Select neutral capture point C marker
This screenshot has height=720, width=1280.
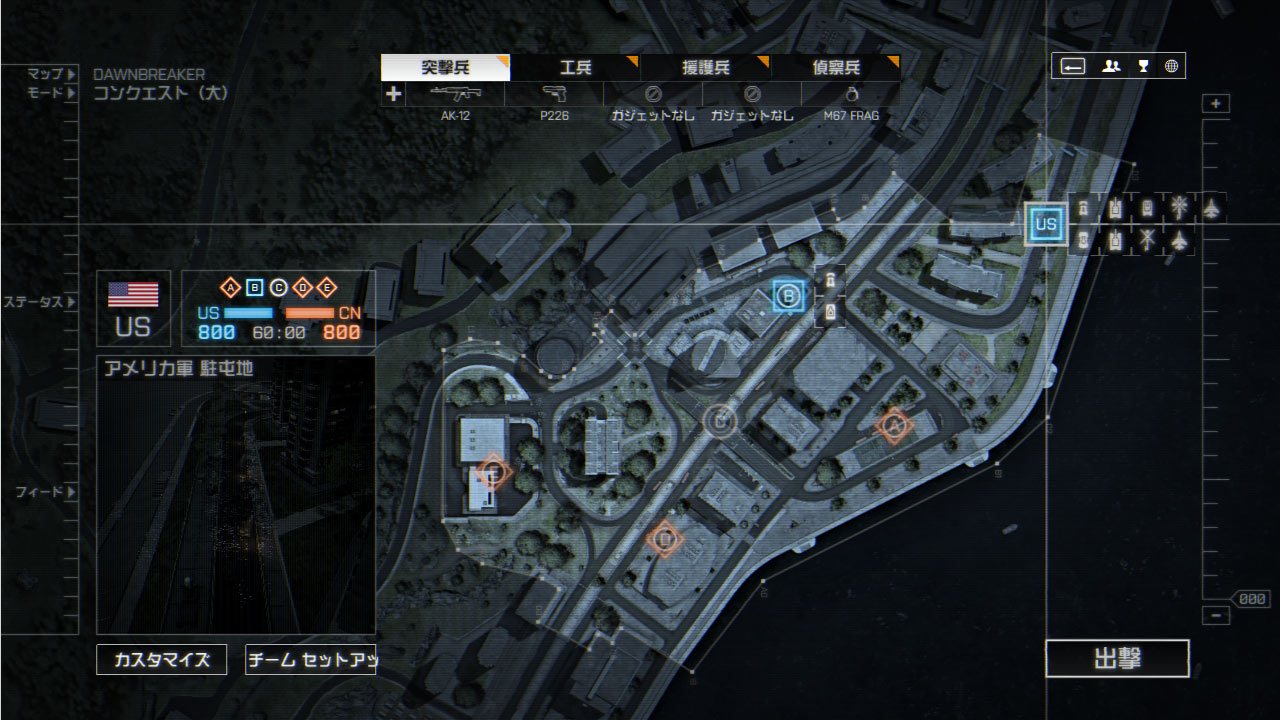pyautogui.click(x=719, y=421)
